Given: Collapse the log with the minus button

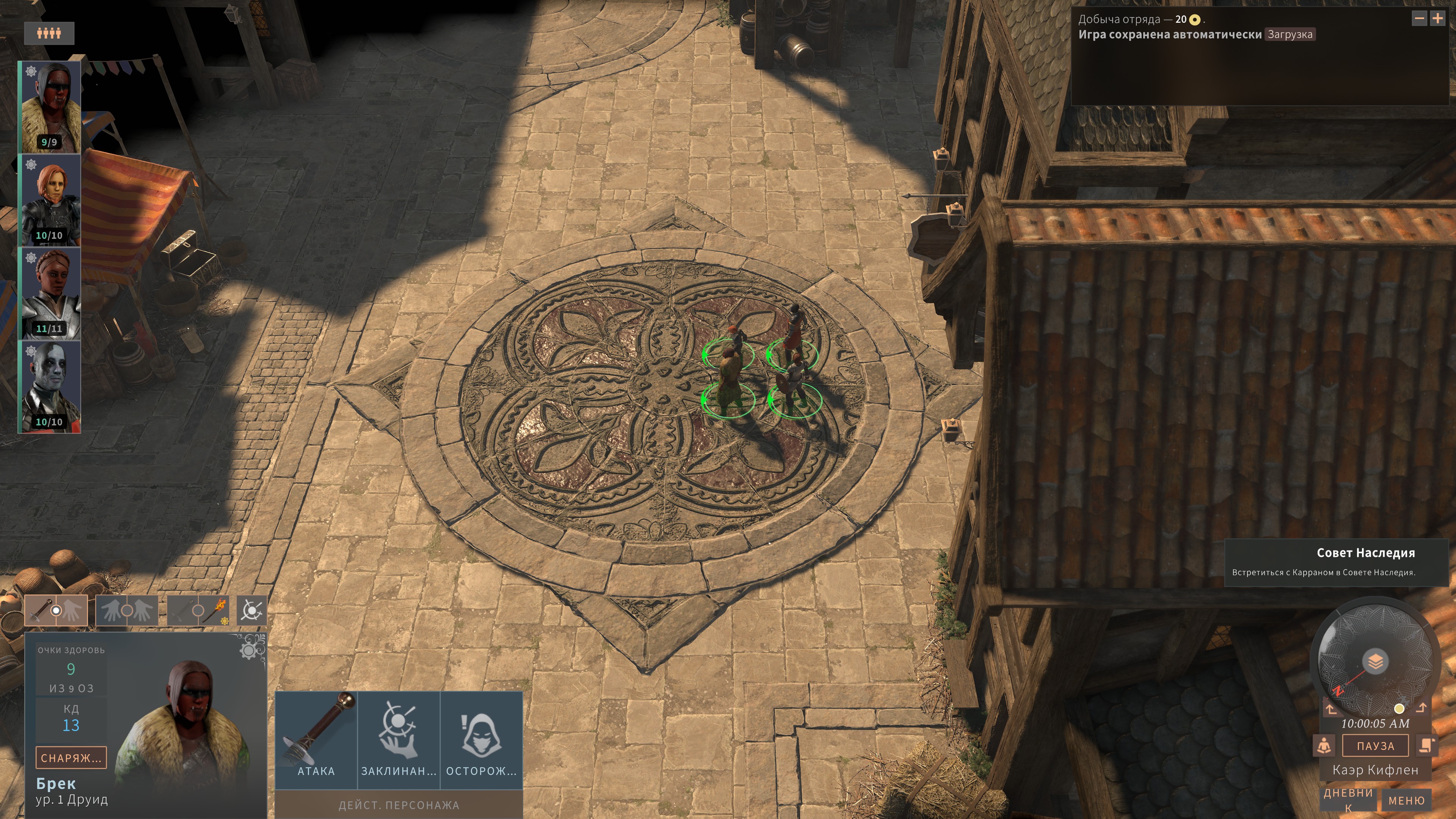Looking at the screenshot, I should coord(1419,19).
